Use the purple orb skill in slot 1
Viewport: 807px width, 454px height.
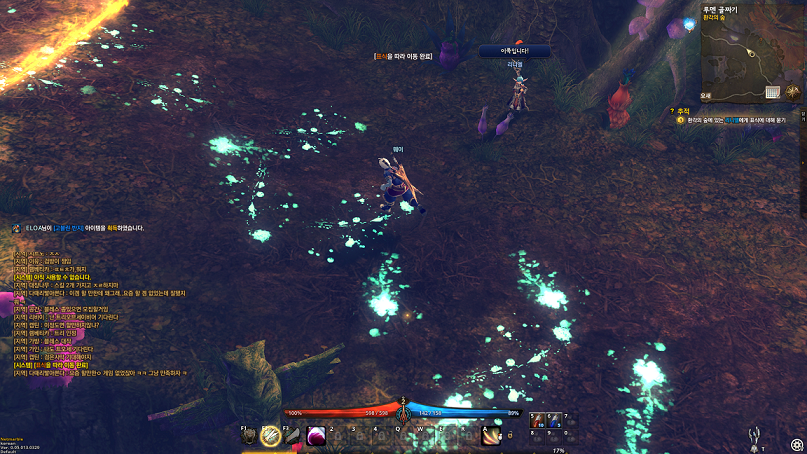[316, 434]
